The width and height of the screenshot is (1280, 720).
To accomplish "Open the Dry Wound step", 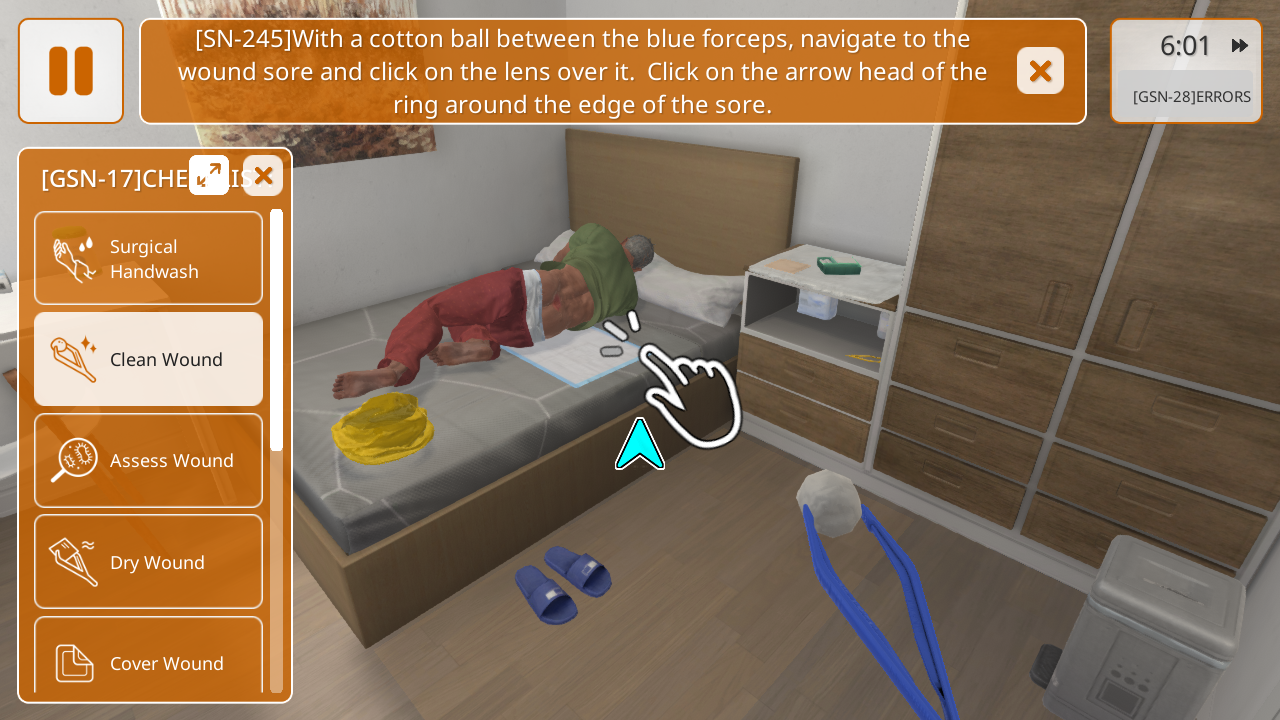I will (x=149, y=562).
